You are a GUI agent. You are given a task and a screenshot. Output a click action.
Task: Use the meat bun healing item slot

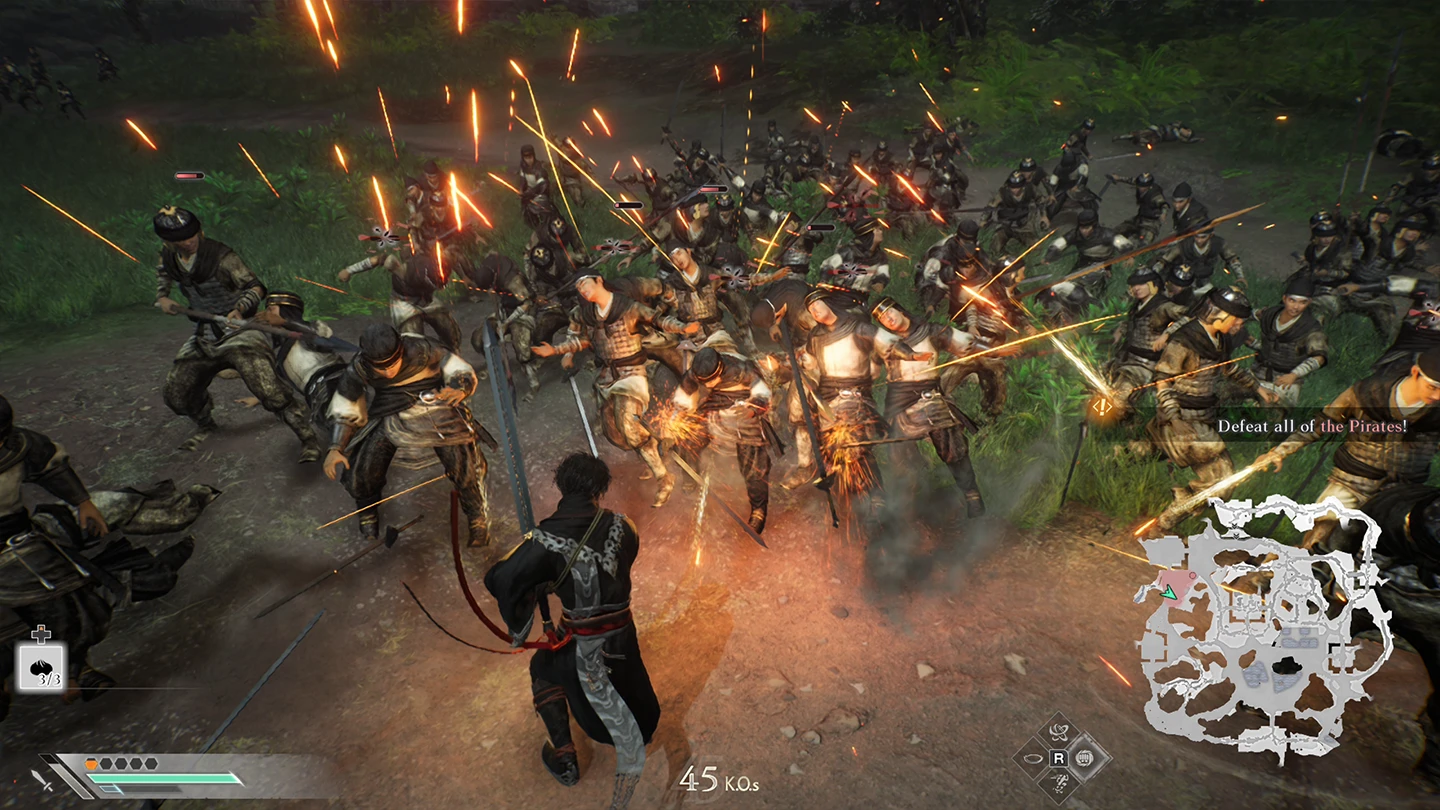click(x=41, y=666)
